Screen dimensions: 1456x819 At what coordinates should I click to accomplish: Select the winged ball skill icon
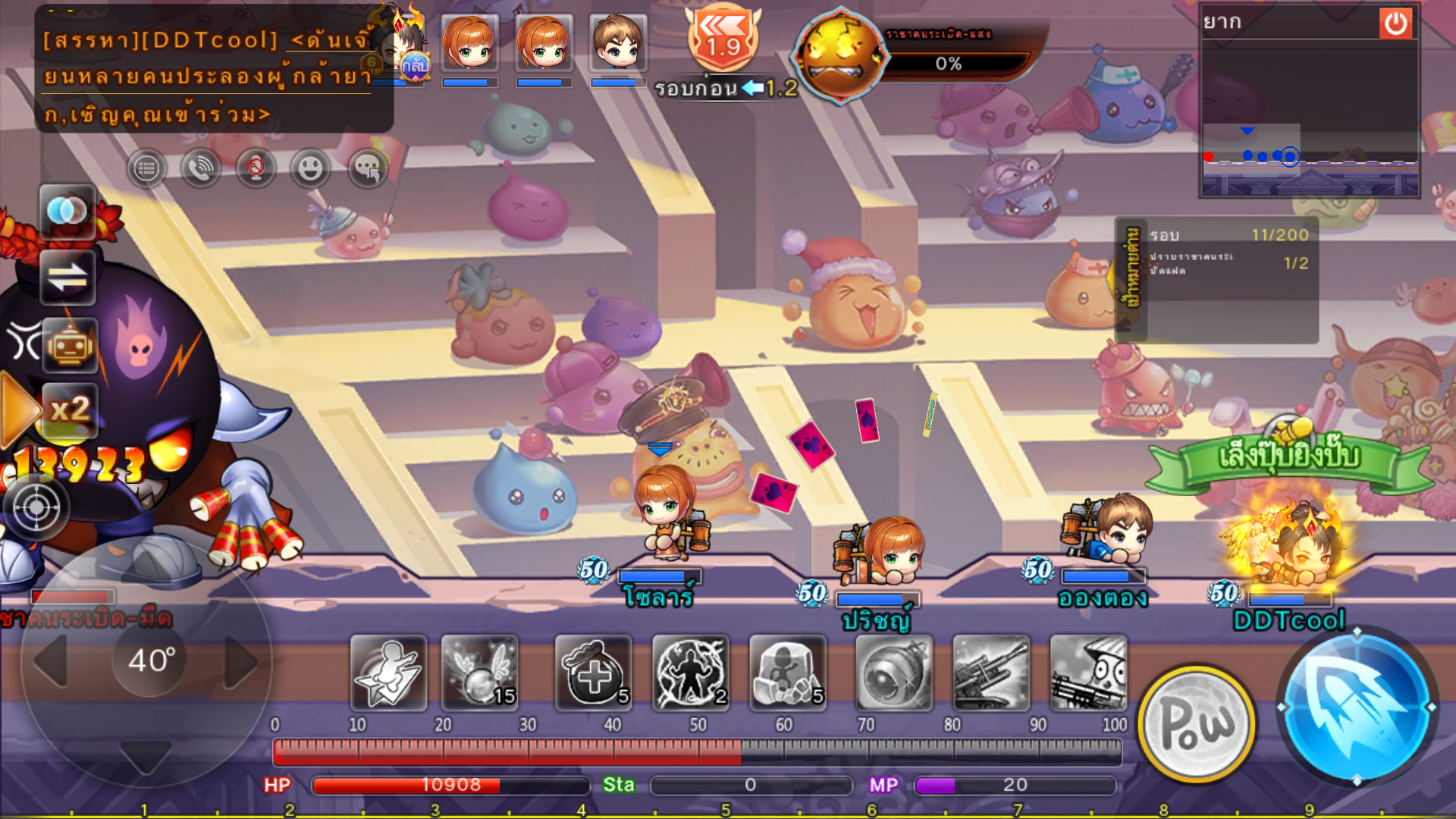(x=480, y=673)
